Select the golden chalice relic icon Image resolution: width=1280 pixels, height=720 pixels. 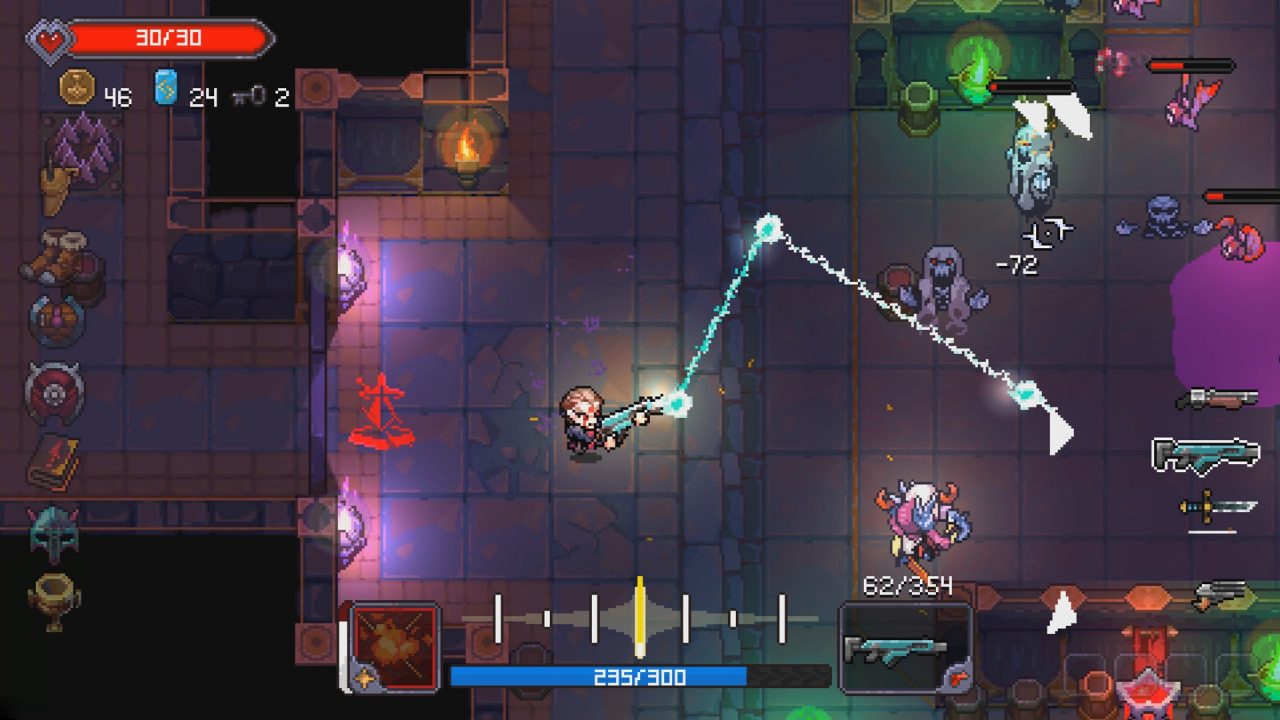click(x=54, y=600)
